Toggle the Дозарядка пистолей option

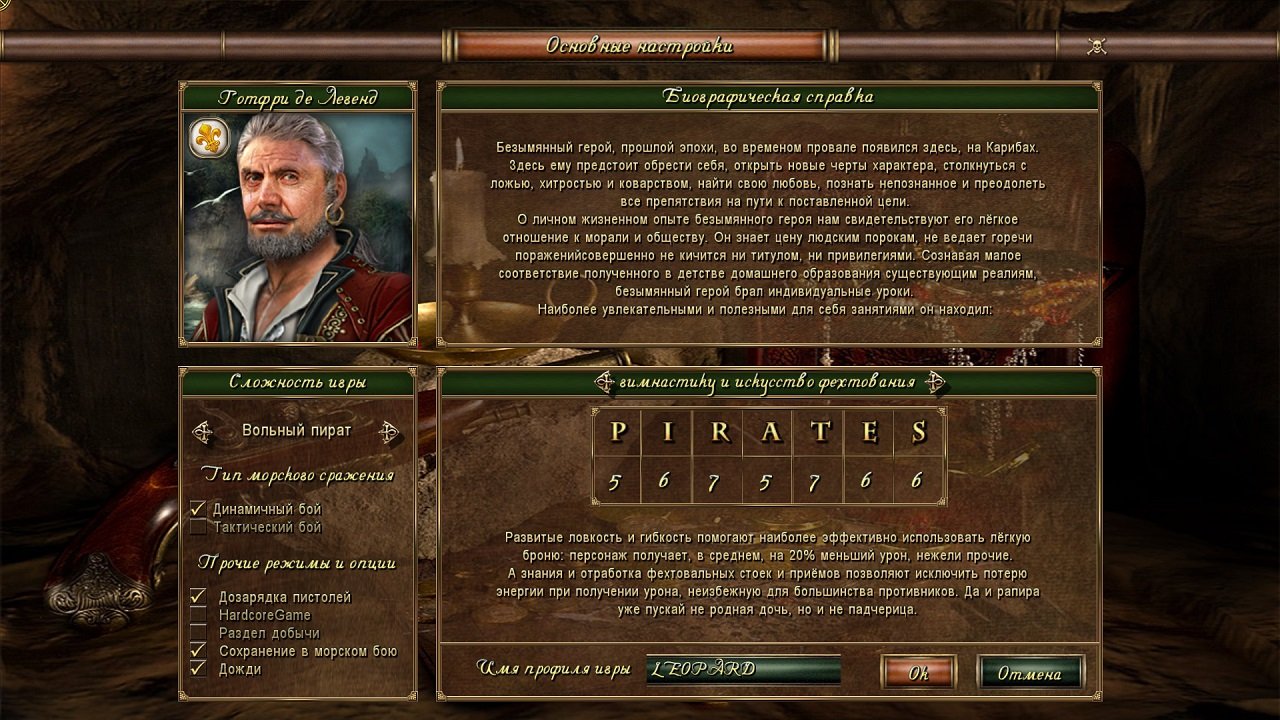[198, 597]
